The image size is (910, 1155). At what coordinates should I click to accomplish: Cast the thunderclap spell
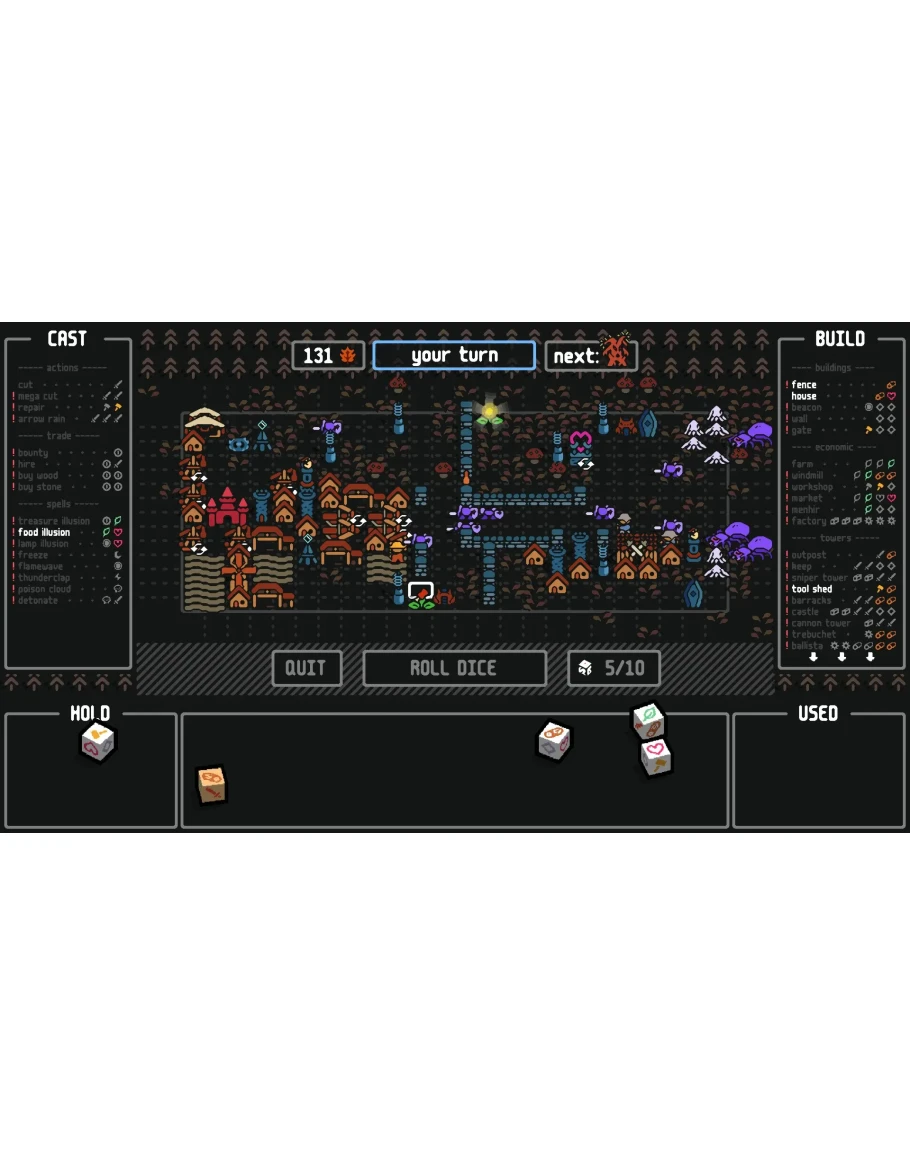pos(47,578)
